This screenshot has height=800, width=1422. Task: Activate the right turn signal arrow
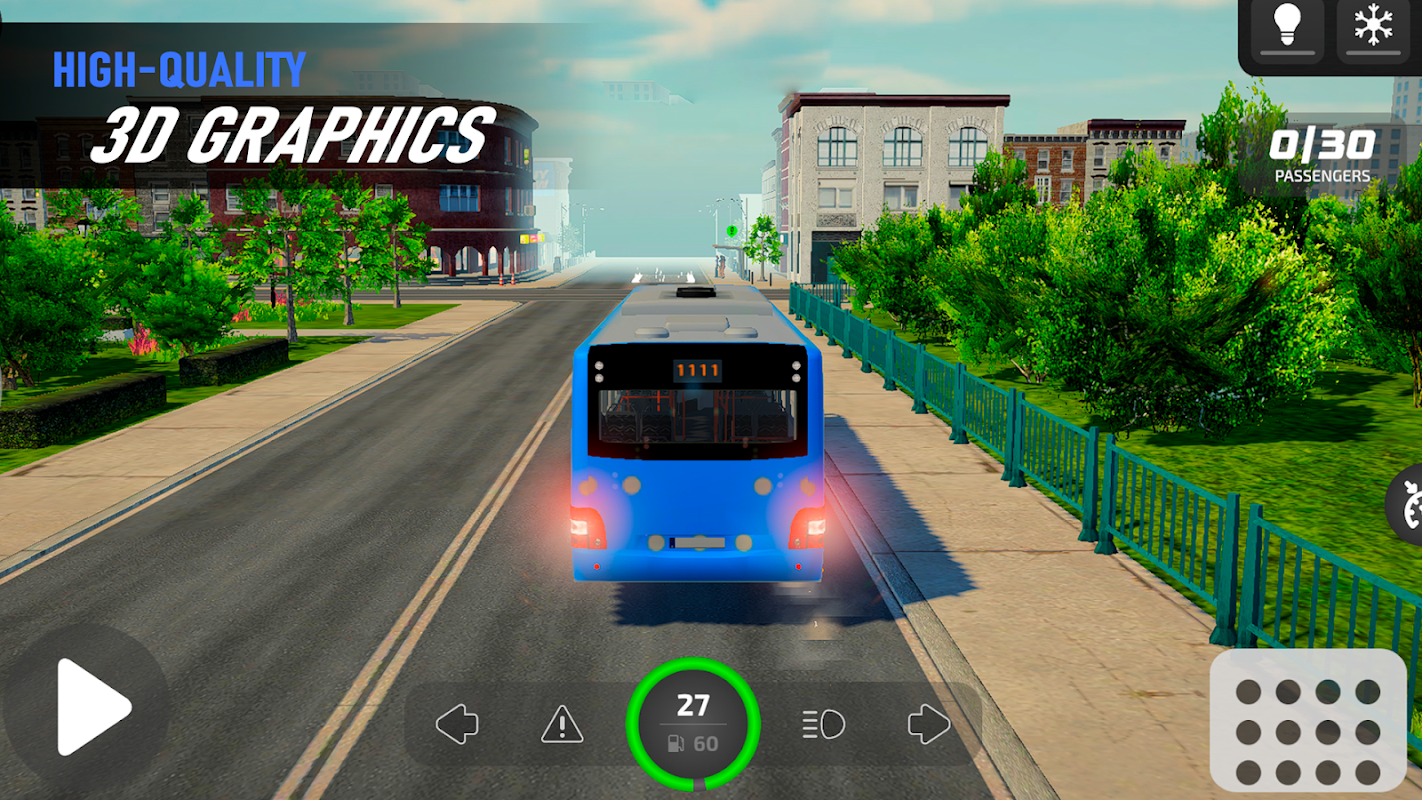928,724
